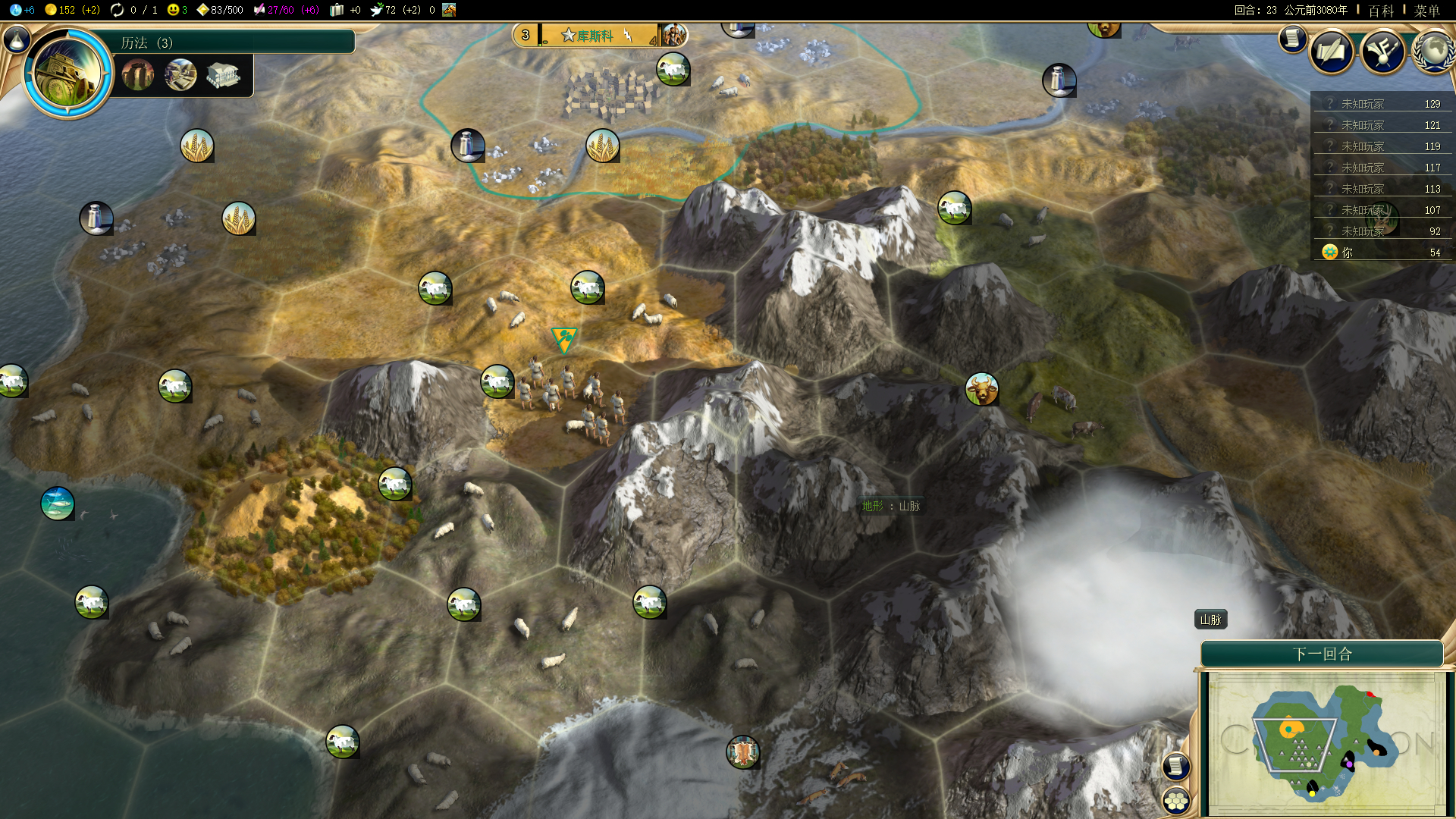Click the Calendar tech portrait circle

click(67, 74)
